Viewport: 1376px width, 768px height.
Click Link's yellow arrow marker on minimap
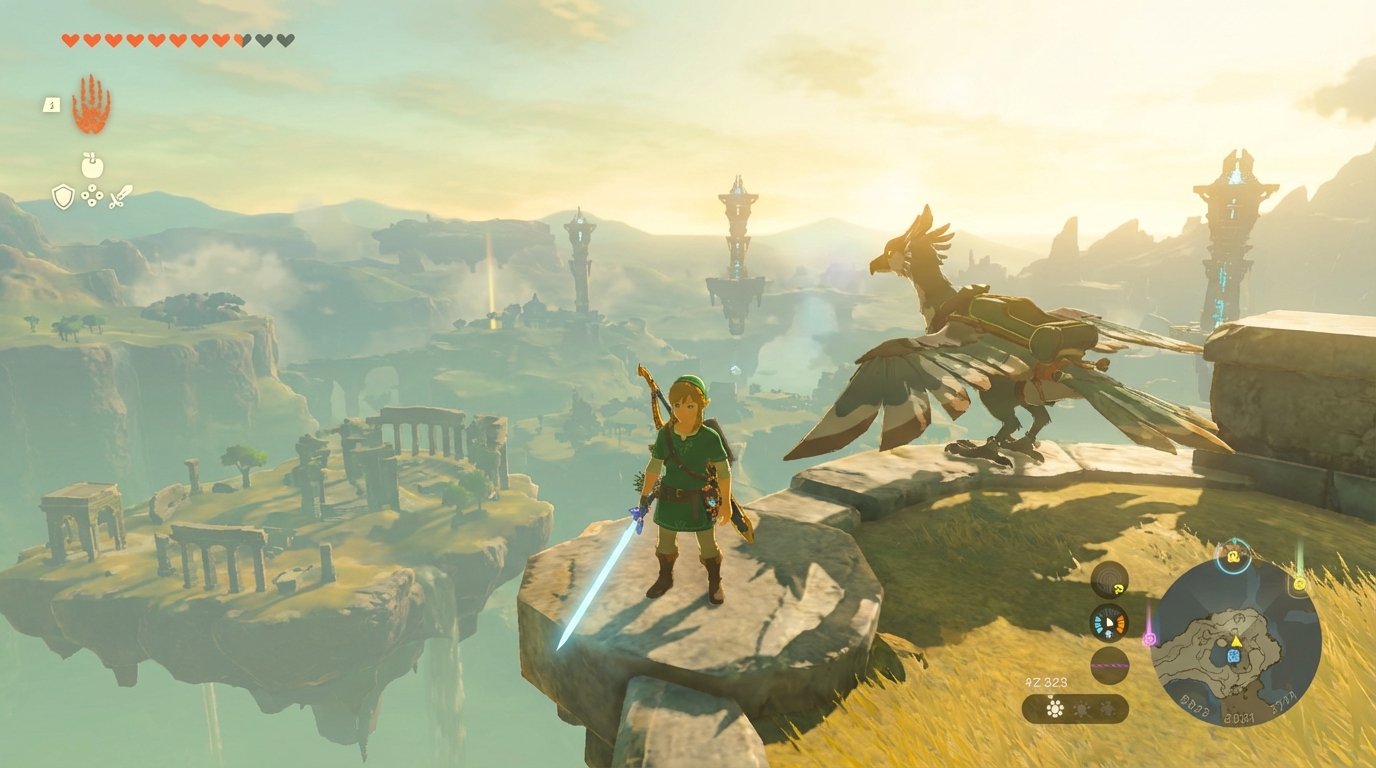click(x=1236, y=641)
